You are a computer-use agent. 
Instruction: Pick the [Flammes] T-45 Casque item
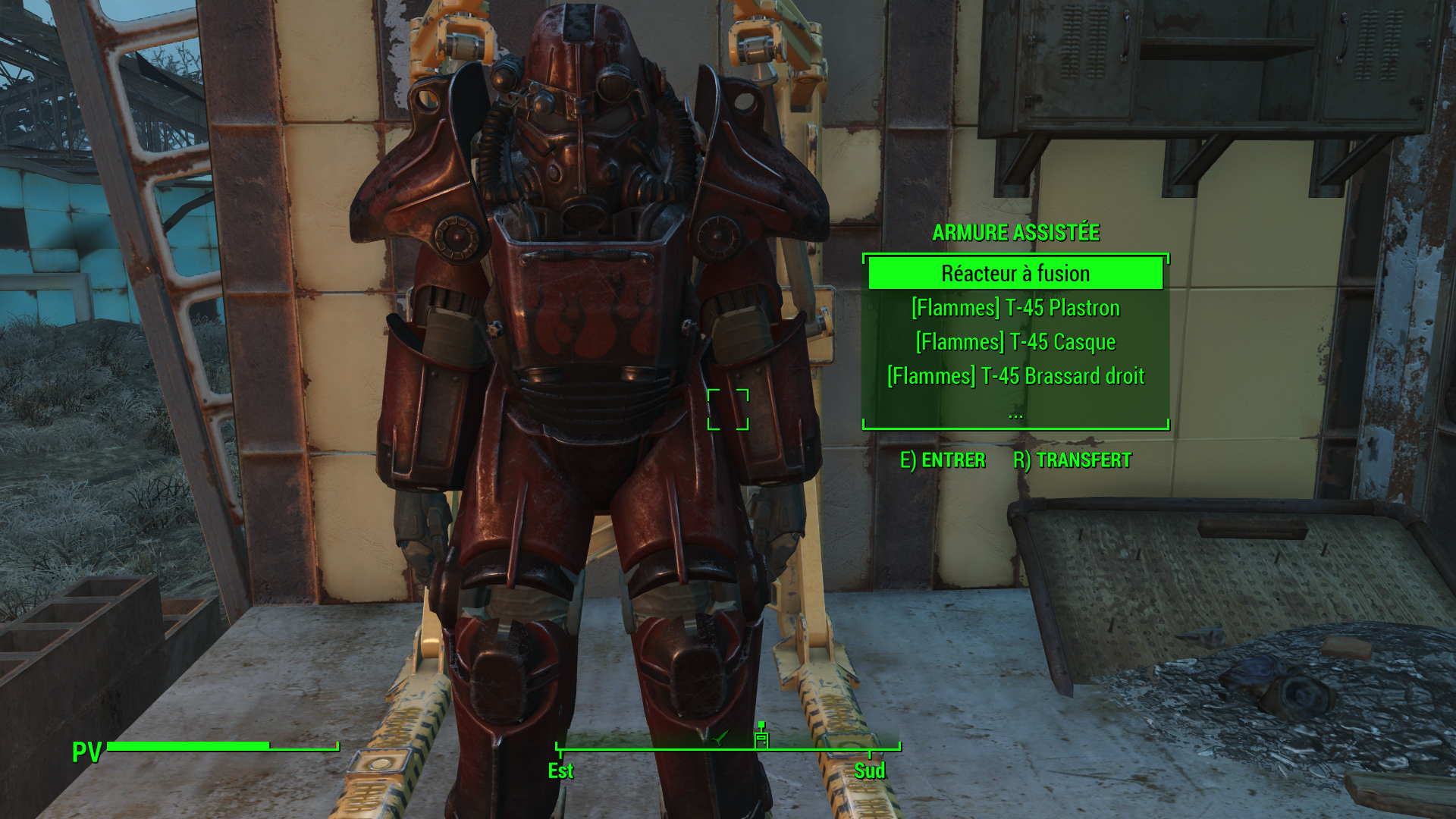(x=1015, y=342)
